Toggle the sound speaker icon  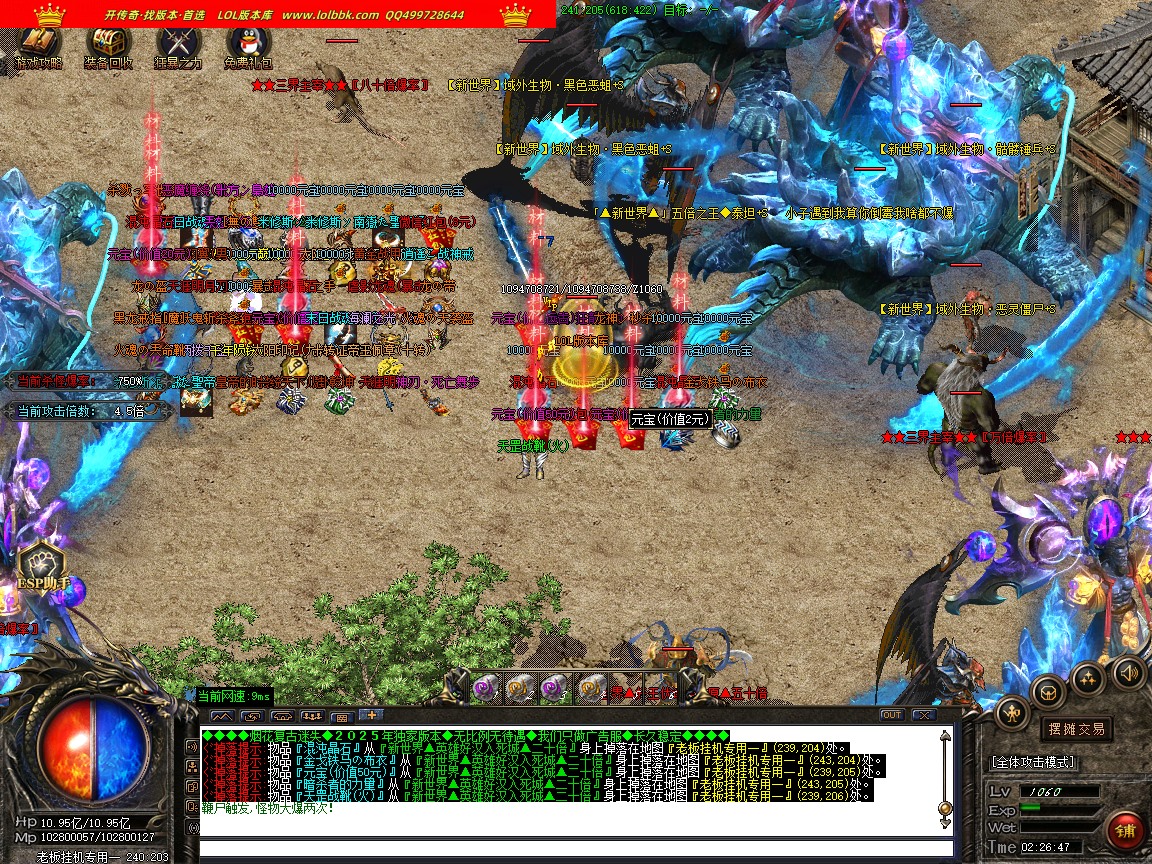click(x=1128, y=672)
